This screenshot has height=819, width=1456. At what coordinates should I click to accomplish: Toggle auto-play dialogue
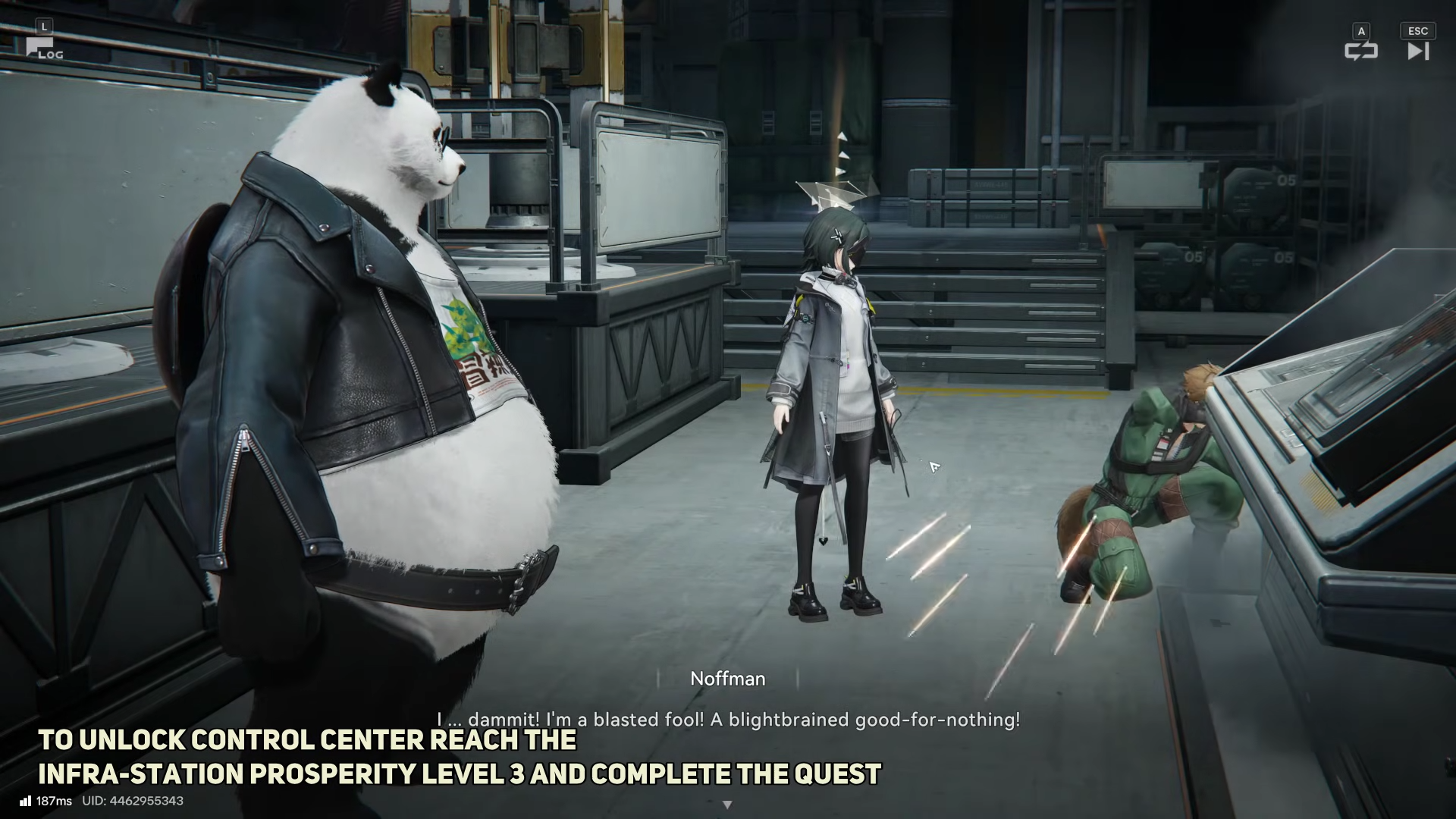(x=1360, y=50)
